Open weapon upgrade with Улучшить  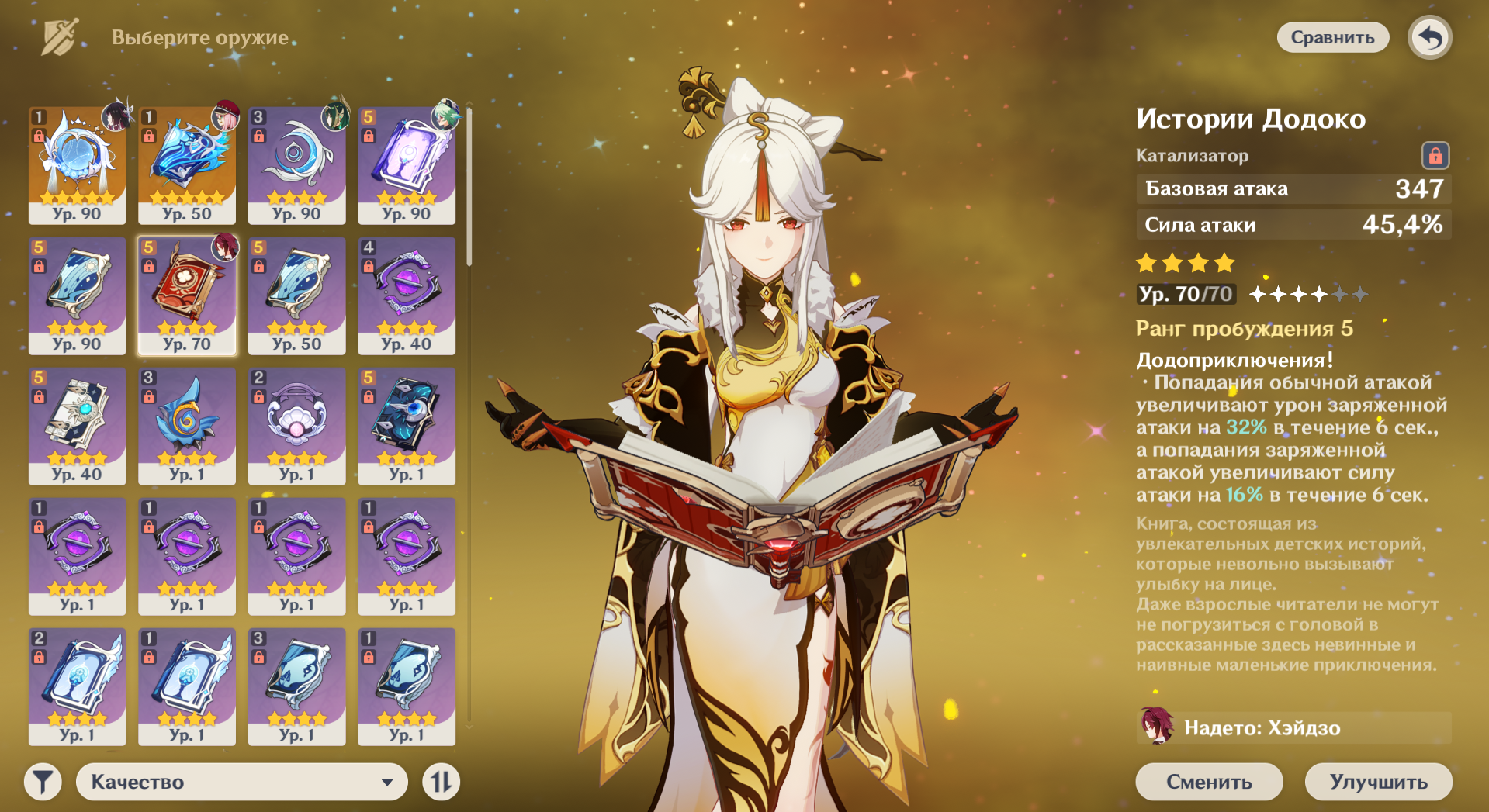pos(1378,782)
